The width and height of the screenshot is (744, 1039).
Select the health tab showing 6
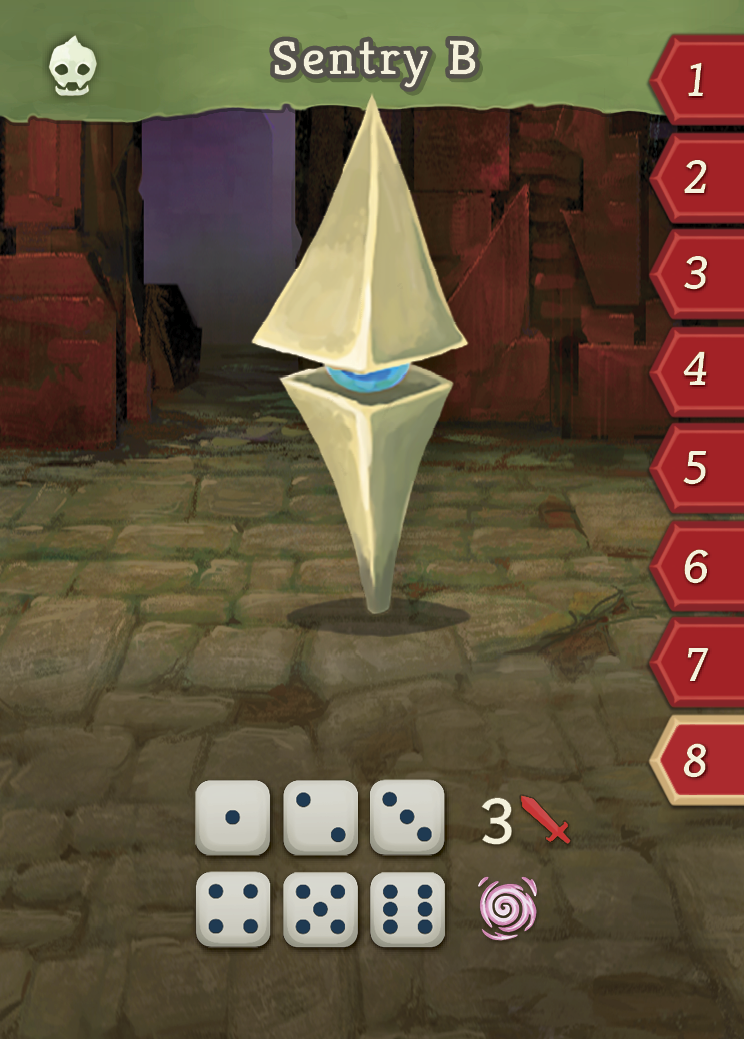(698, 567)
